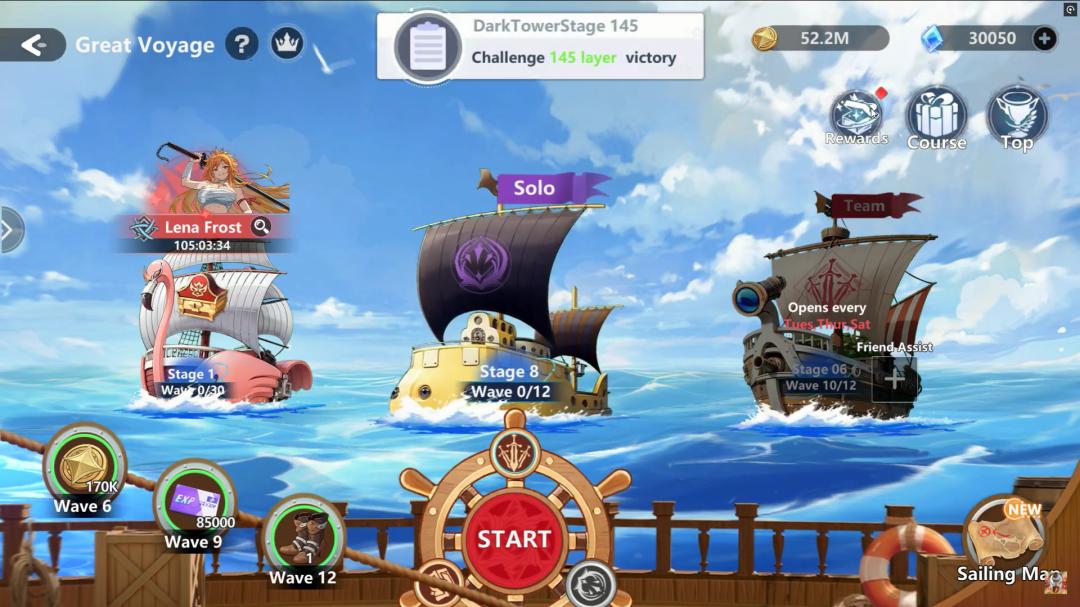The width and height of the screenshot is (1080, 607).
Task: Open the DarkTowerStage 145 challenge quest panel
Action: (540, 46)
